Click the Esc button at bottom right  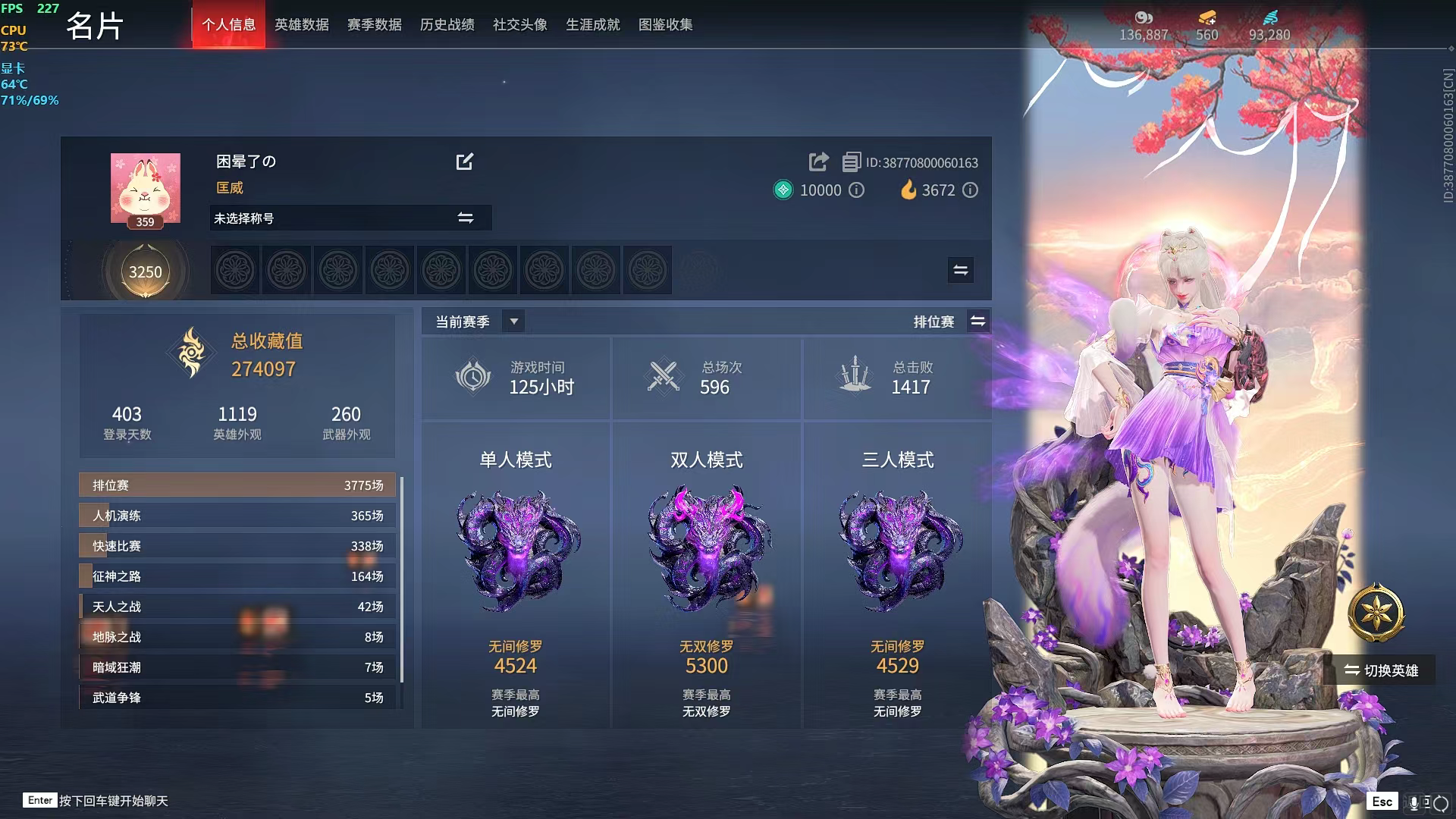1382,801
